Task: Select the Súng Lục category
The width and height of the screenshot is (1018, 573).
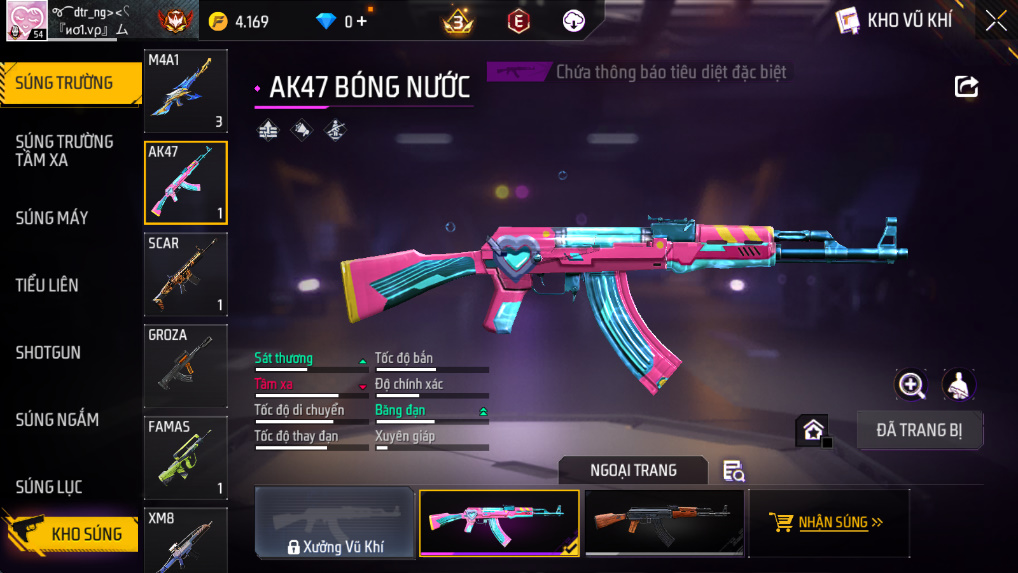Action: [x=49, y=487]
